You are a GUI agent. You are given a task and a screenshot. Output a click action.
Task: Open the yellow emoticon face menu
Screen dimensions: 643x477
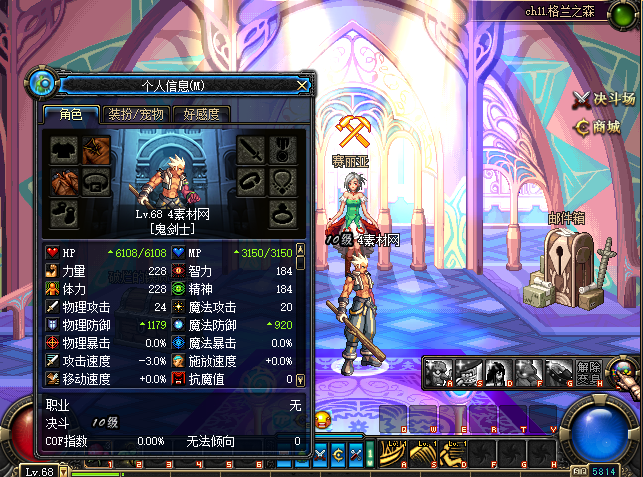pyautogui.click(x=322, y=419)
